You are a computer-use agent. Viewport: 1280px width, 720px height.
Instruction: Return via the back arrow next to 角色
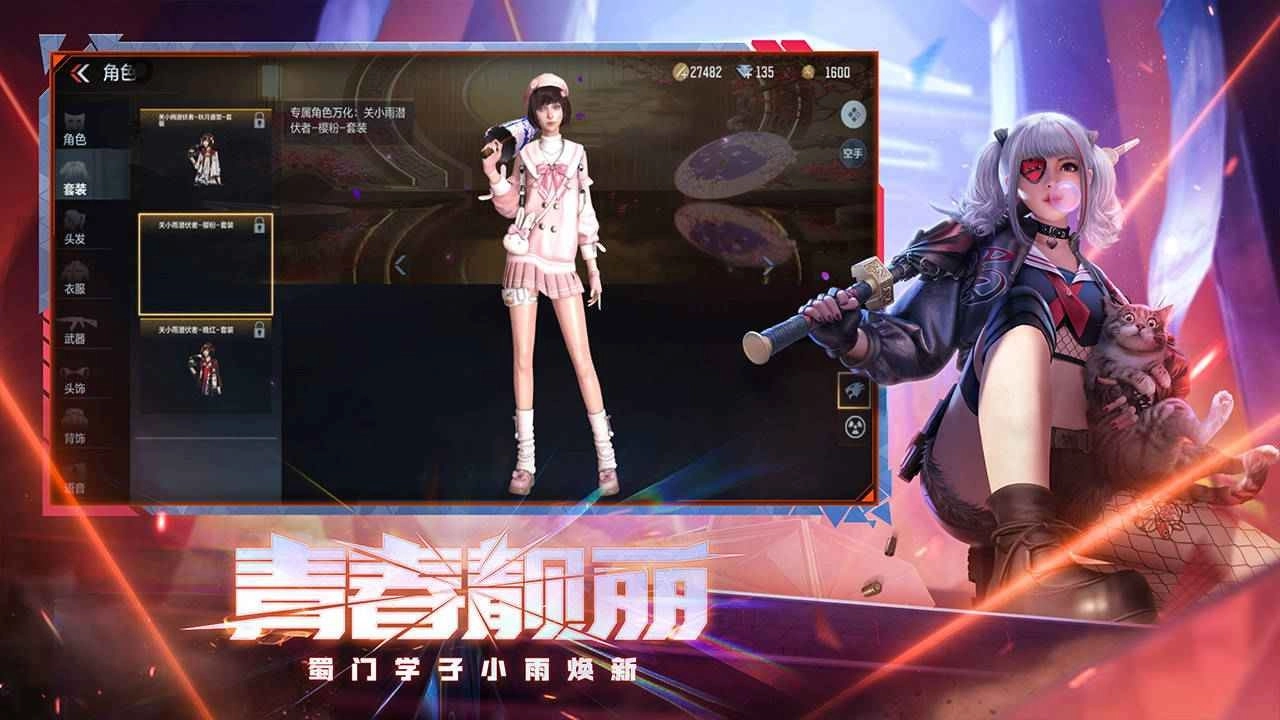76,72
